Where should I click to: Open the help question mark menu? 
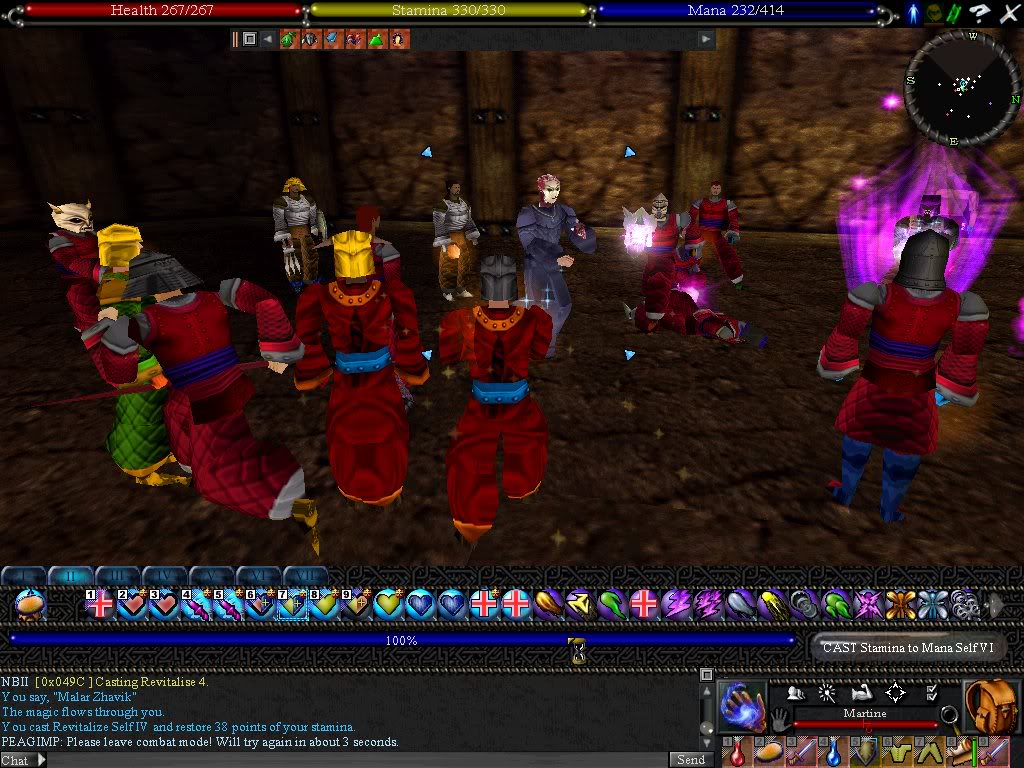(981, 12)
